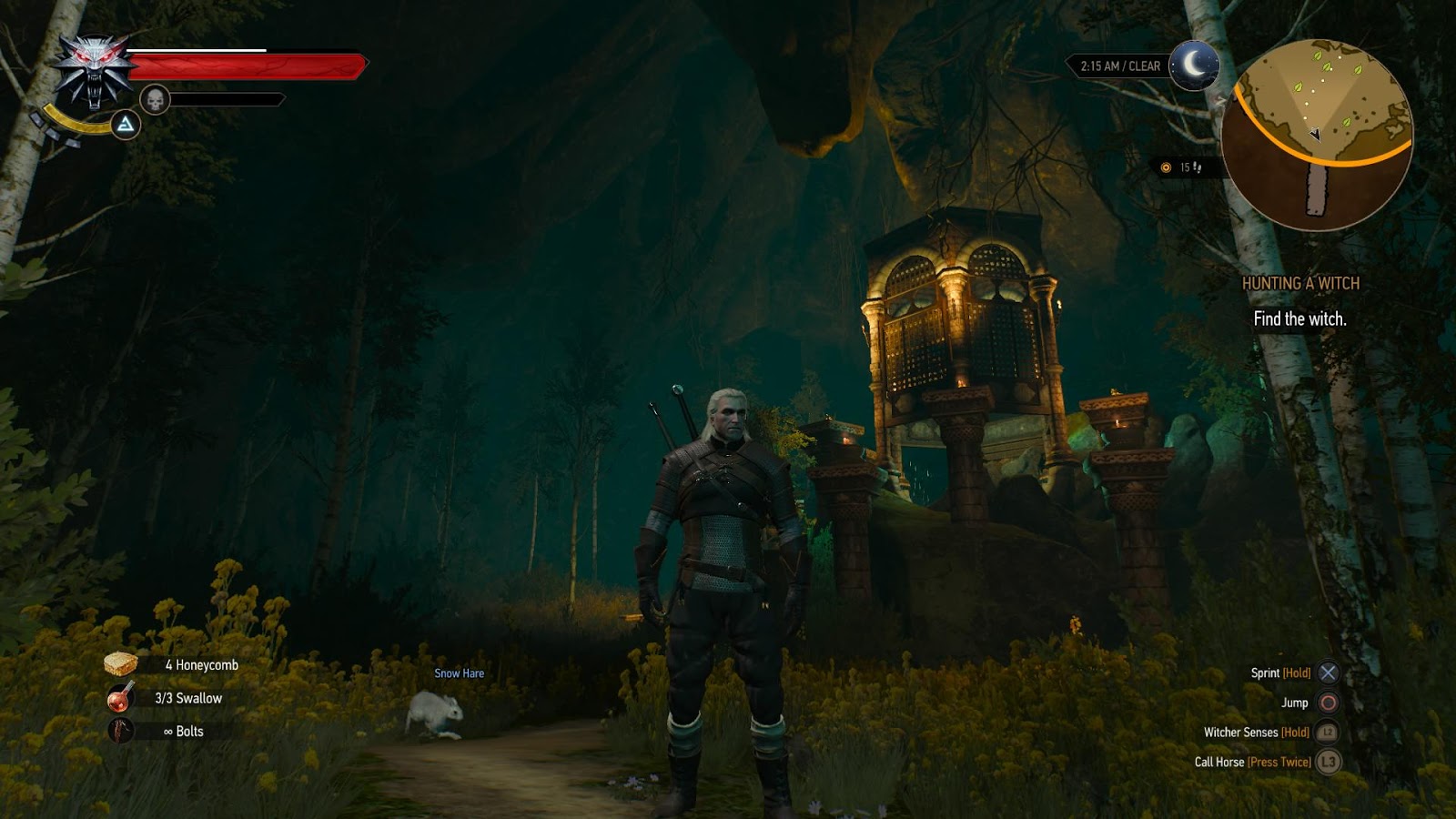Use the Honeycomb quick slot
This screenshot has height=819, width=1456.
point(122,665)
